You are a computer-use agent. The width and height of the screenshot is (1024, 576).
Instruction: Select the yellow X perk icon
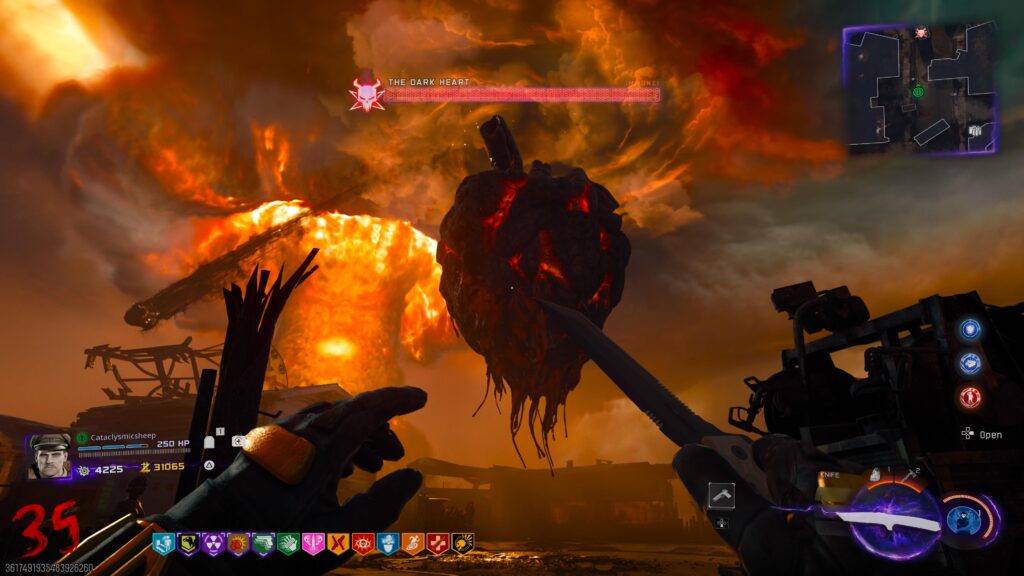click(x=338, y=544)
